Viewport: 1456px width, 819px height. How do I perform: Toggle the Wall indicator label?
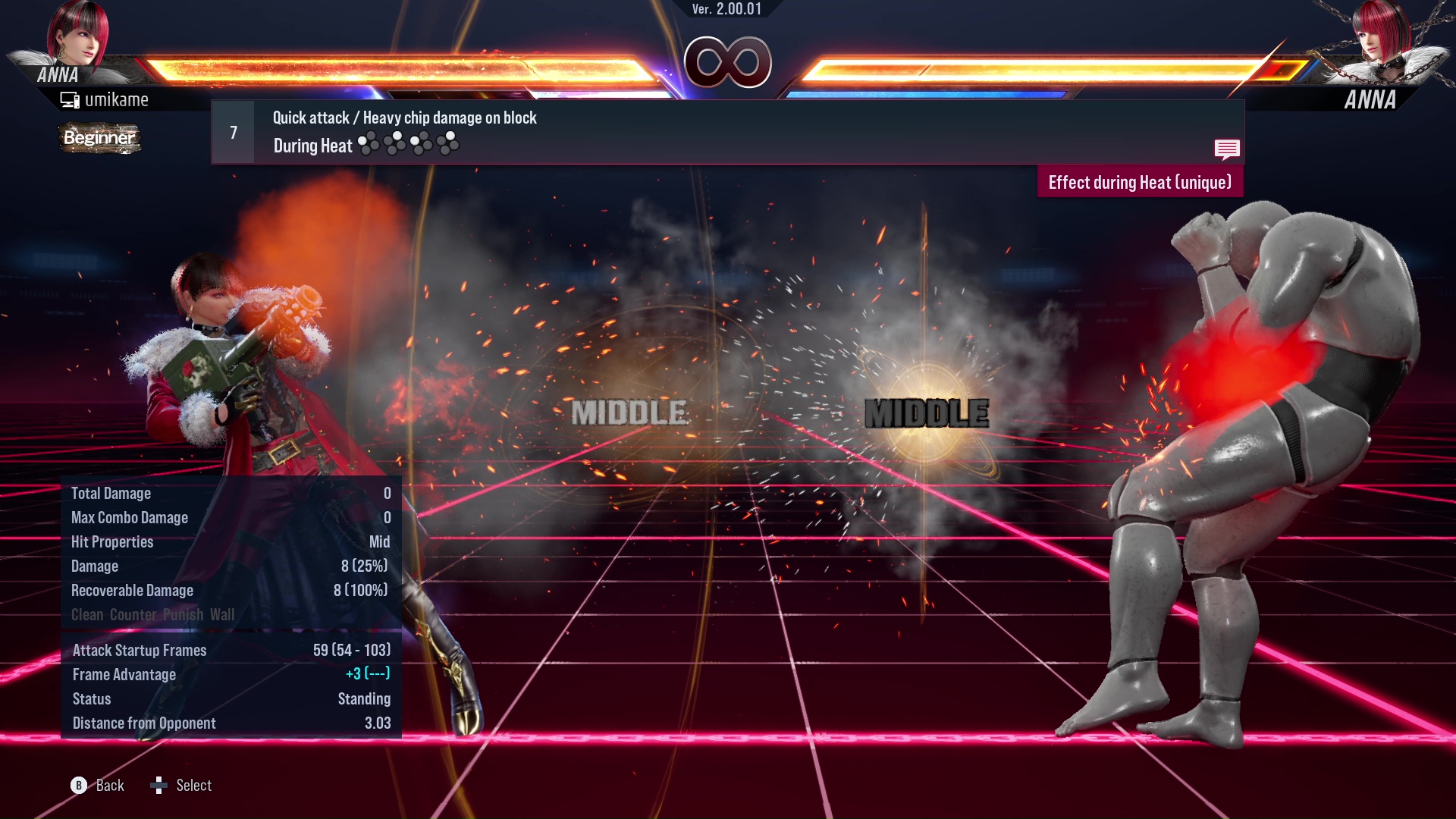221,615
